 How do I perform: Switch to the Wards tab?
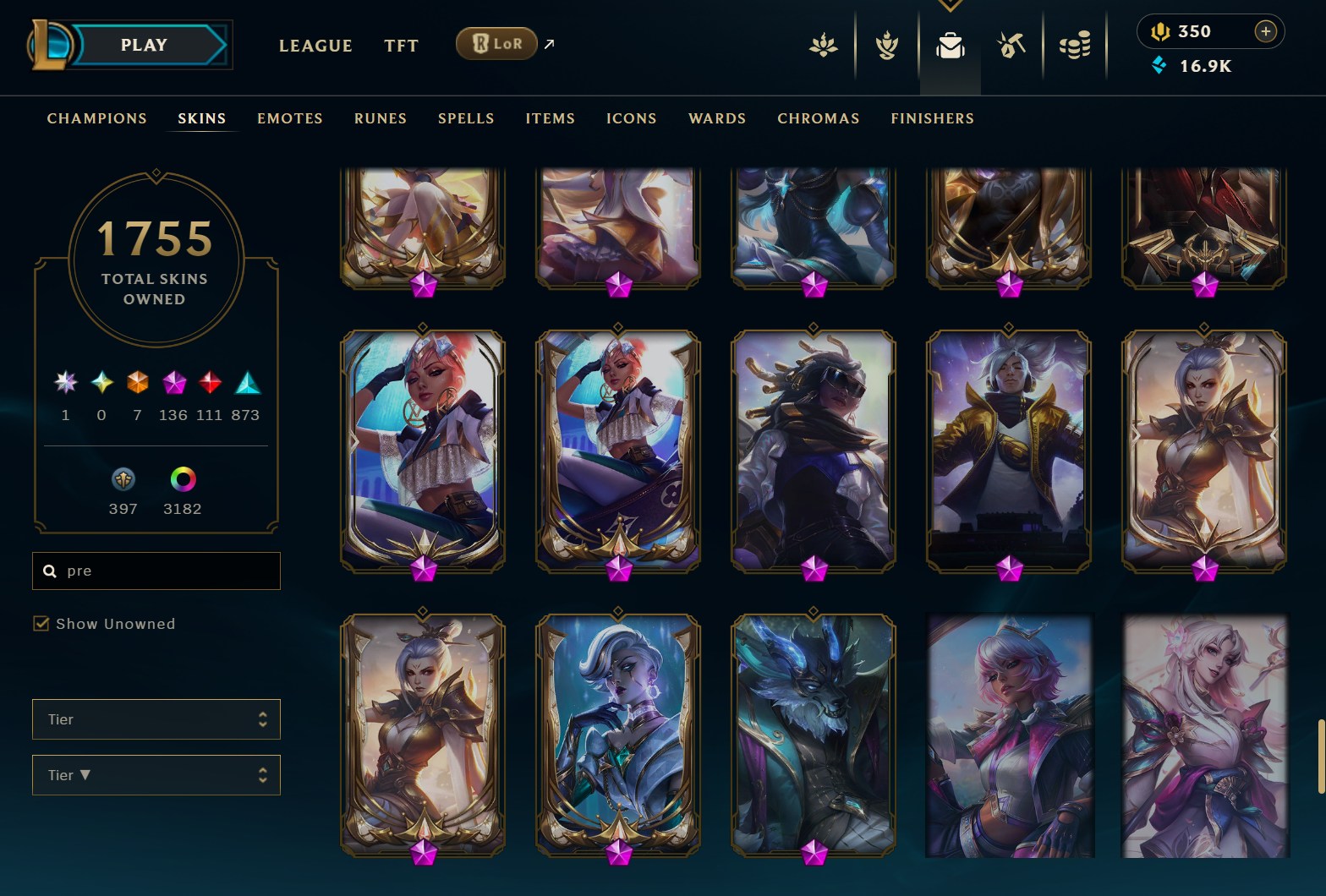coord(717,118)
